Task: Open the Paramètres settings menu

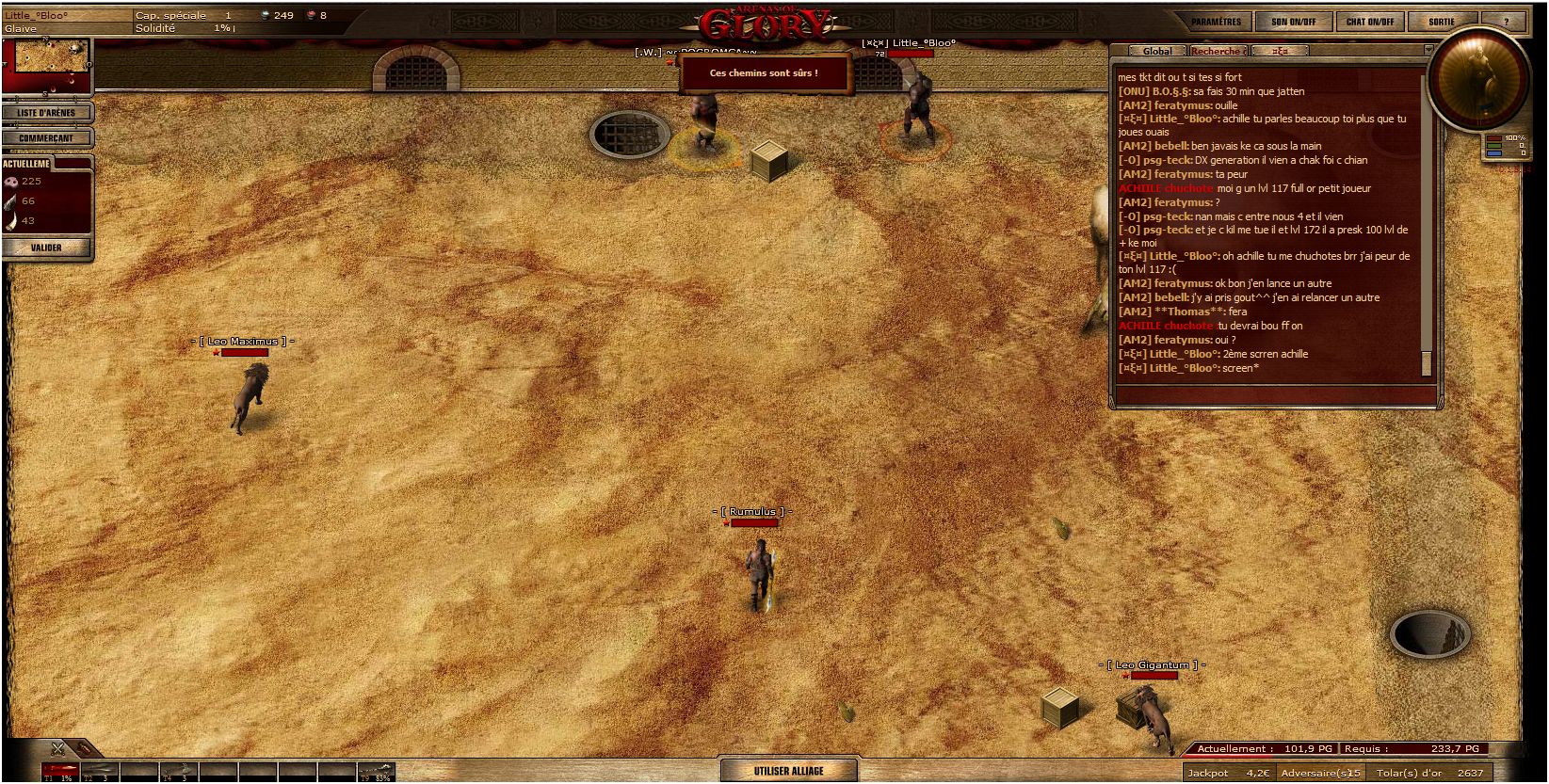Action: tap(1216, 22)
